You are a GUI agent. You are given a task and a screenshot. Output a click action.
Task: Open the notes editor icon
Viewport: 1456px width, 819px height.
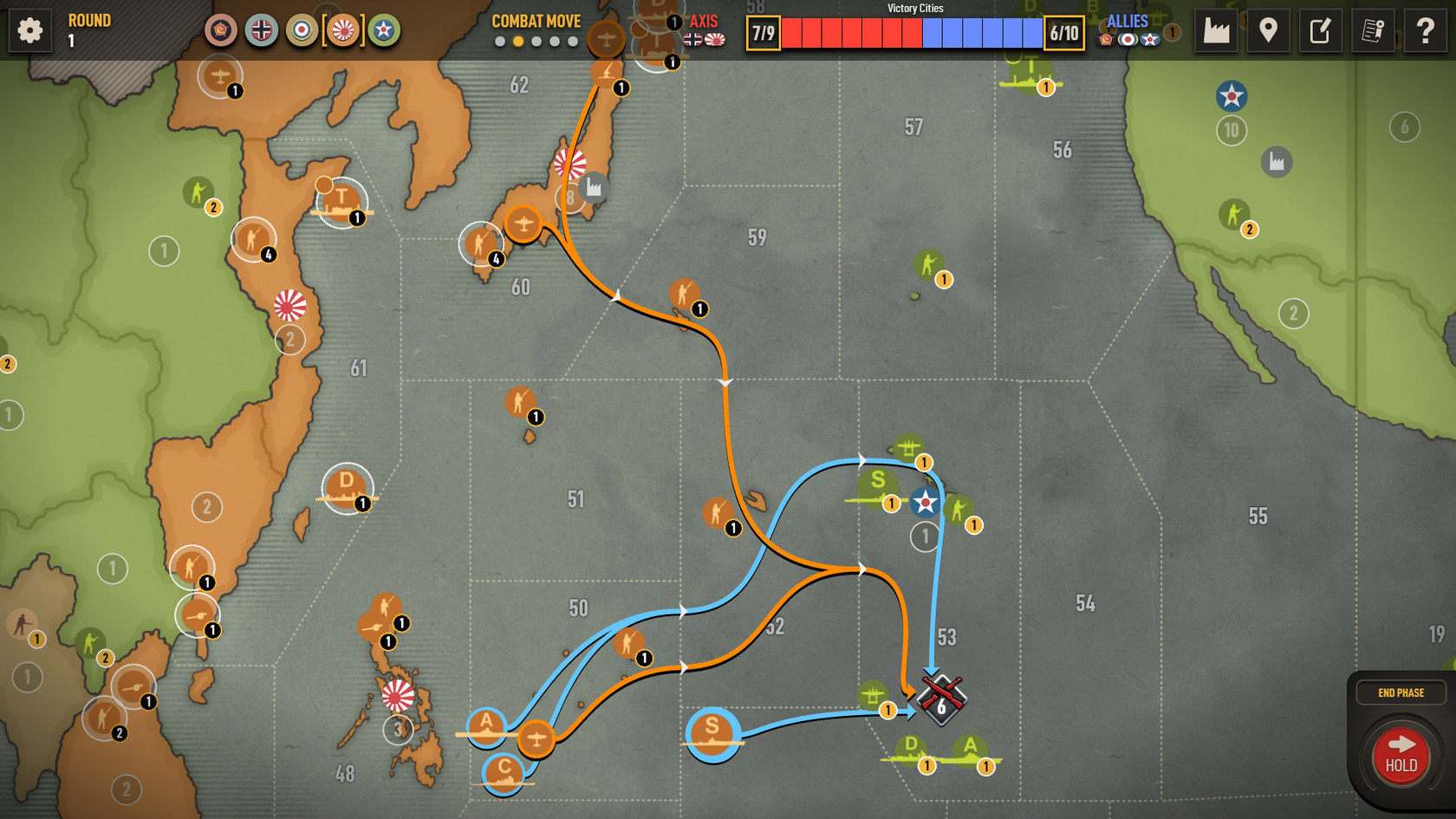pos(1320,30)
